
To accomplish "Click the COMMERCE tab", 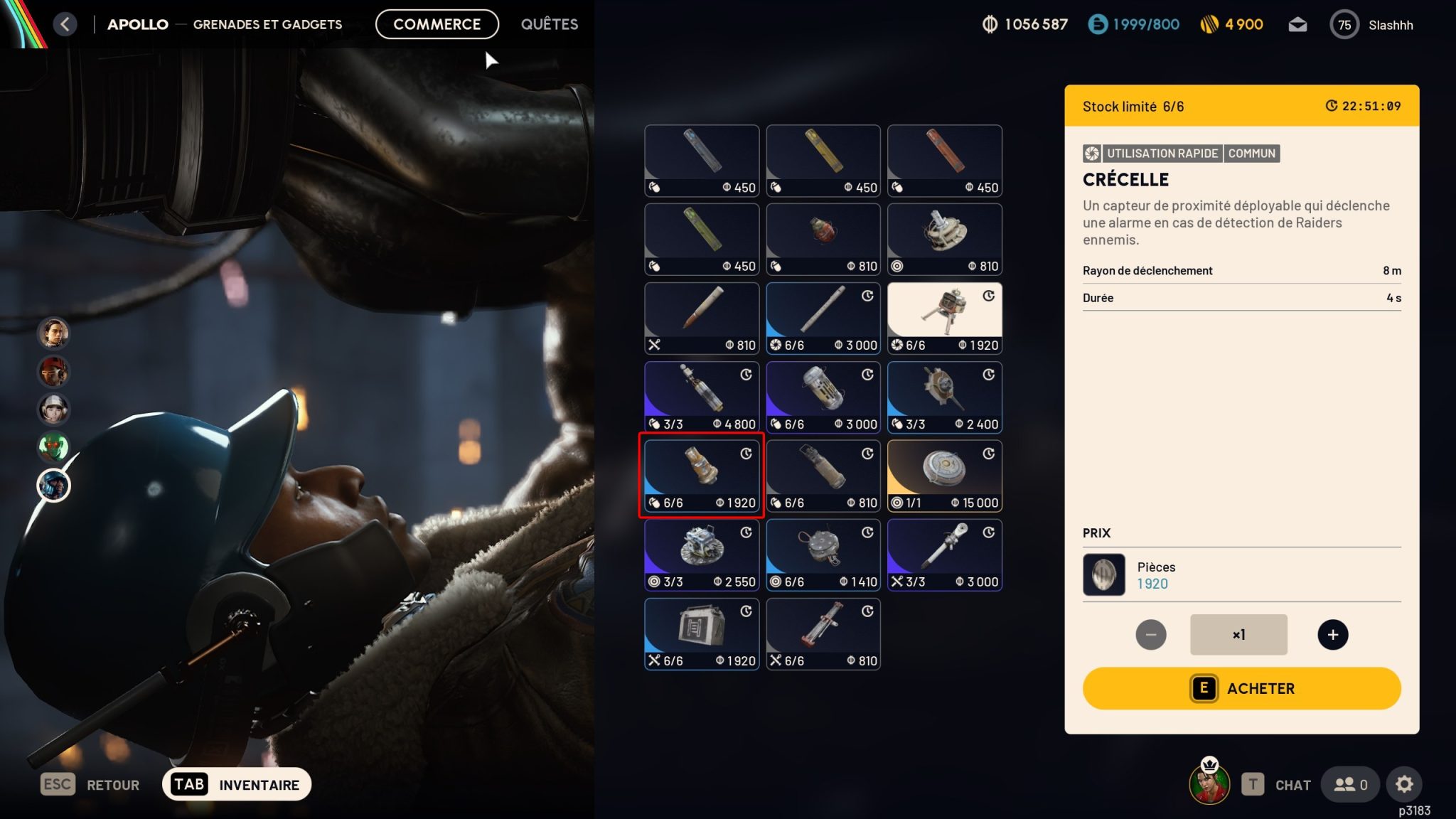I will [437, 23].
